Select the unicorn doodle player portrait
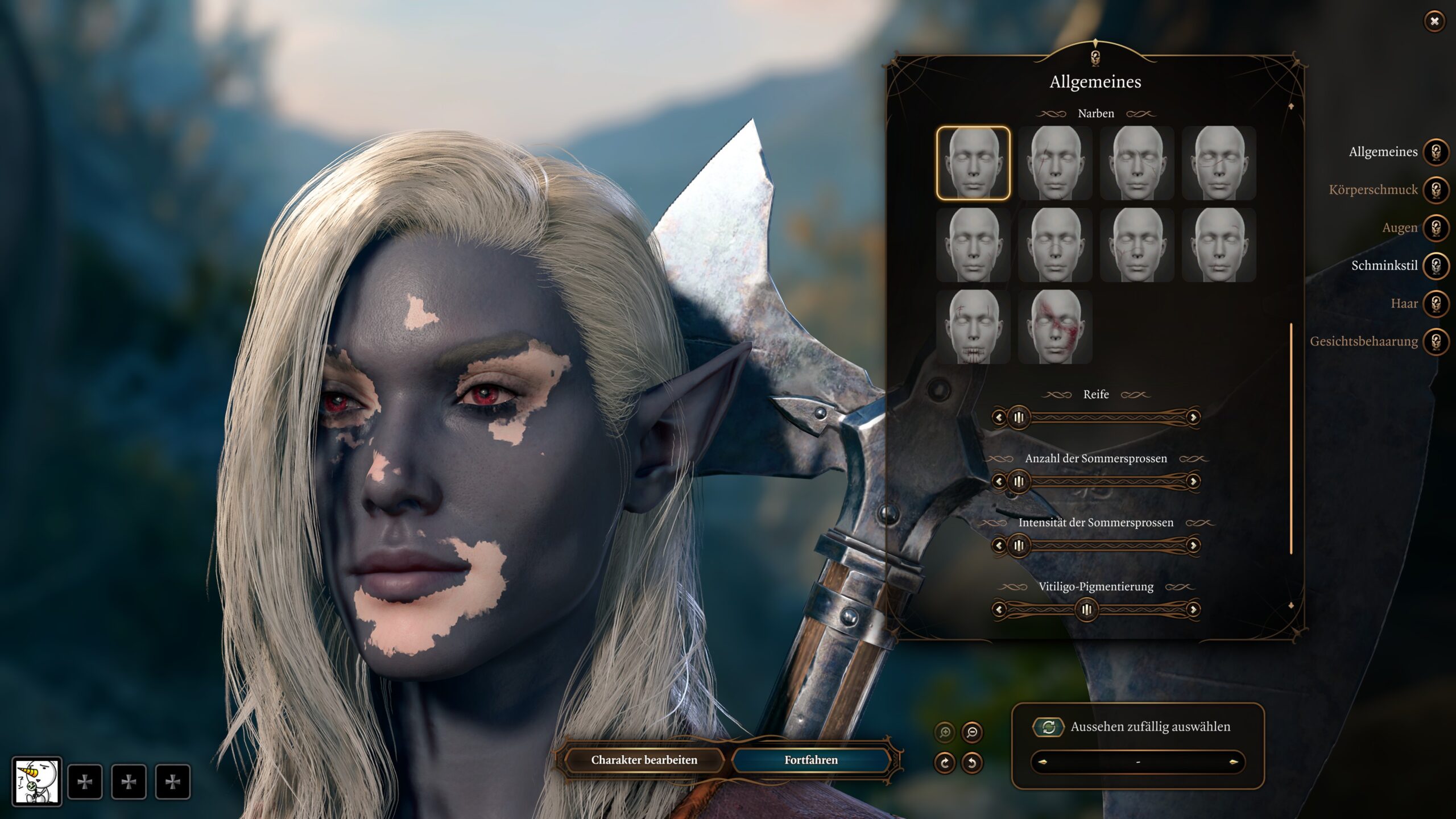The height and width of the screenshot is (819, 1456). coord(37,781)
